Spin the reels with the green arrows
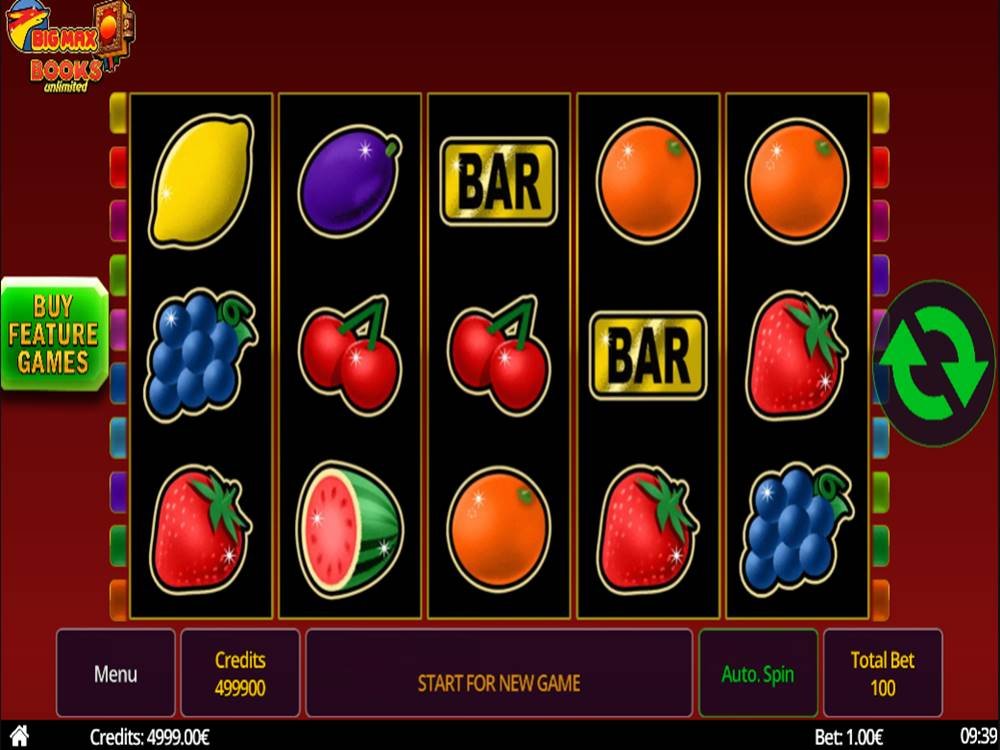Image resolution: width=1000 pixels, height=750 pixels. [933, 362]
